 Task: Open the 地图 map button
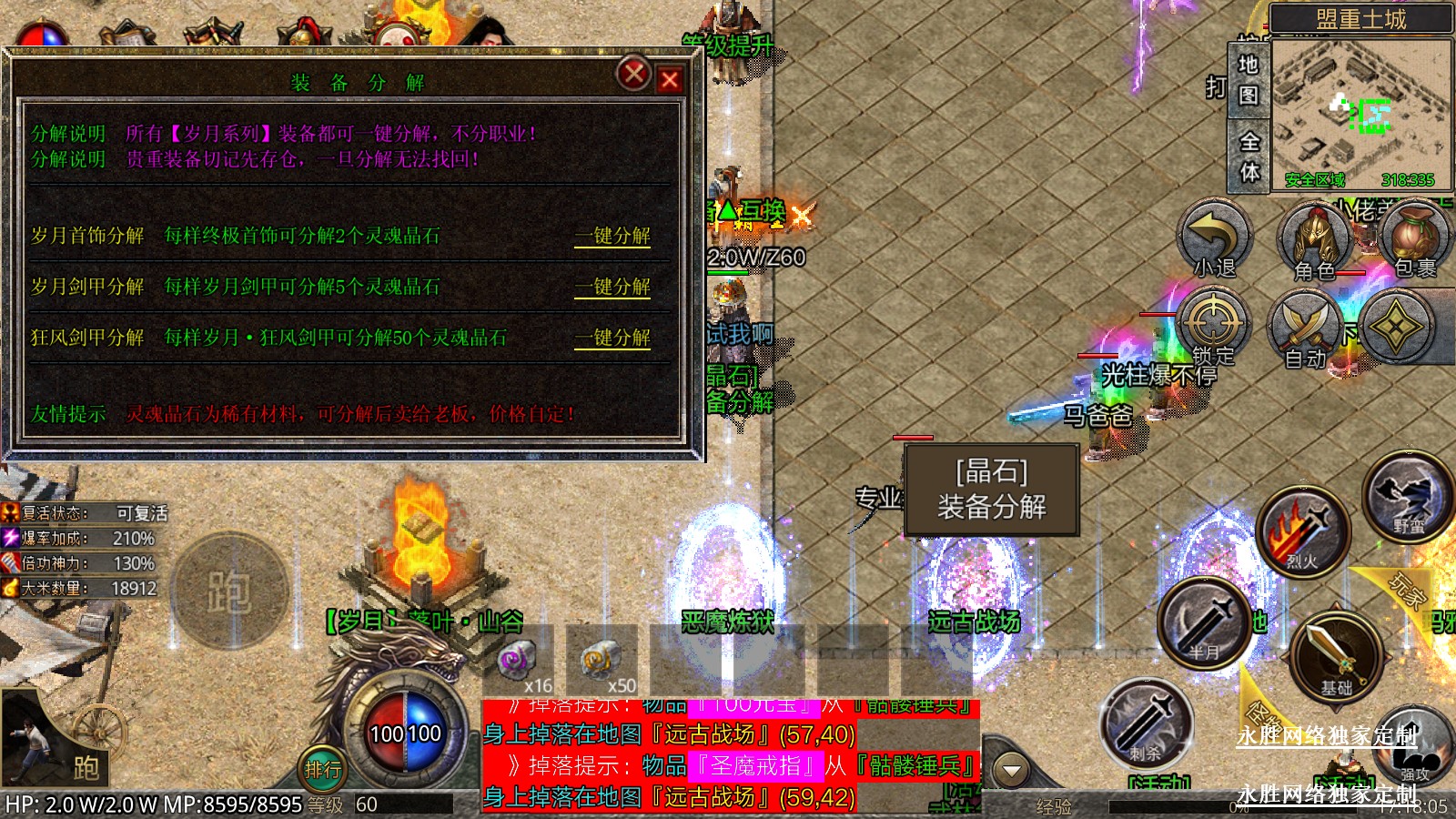click(1249, 80)
